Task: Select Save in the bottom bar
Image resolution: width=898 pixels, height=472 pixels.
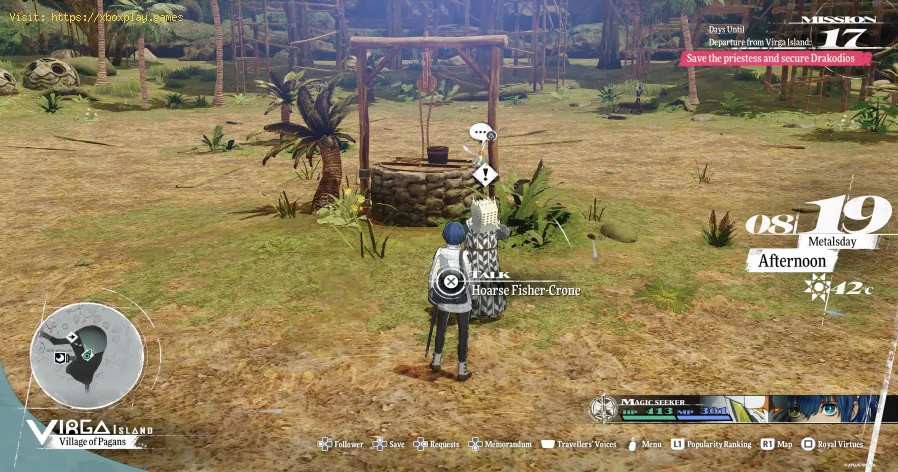Action: [x=388, y=444]
